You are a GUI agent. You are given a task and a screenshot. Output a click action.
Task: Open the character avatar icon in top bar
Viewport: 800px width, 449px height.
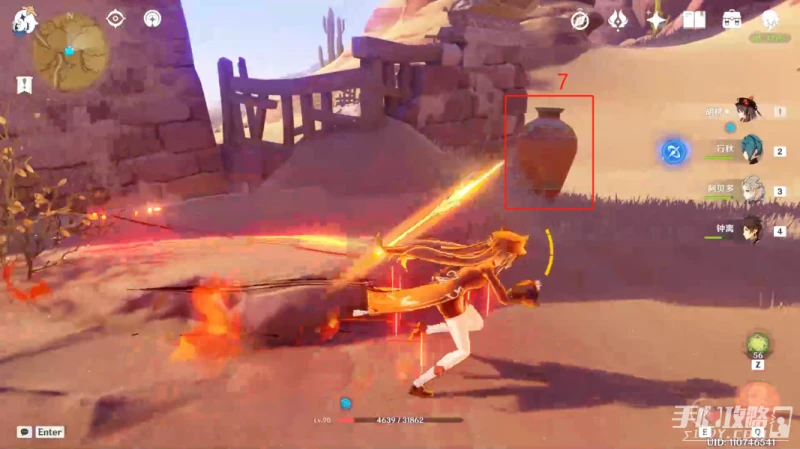770,20
